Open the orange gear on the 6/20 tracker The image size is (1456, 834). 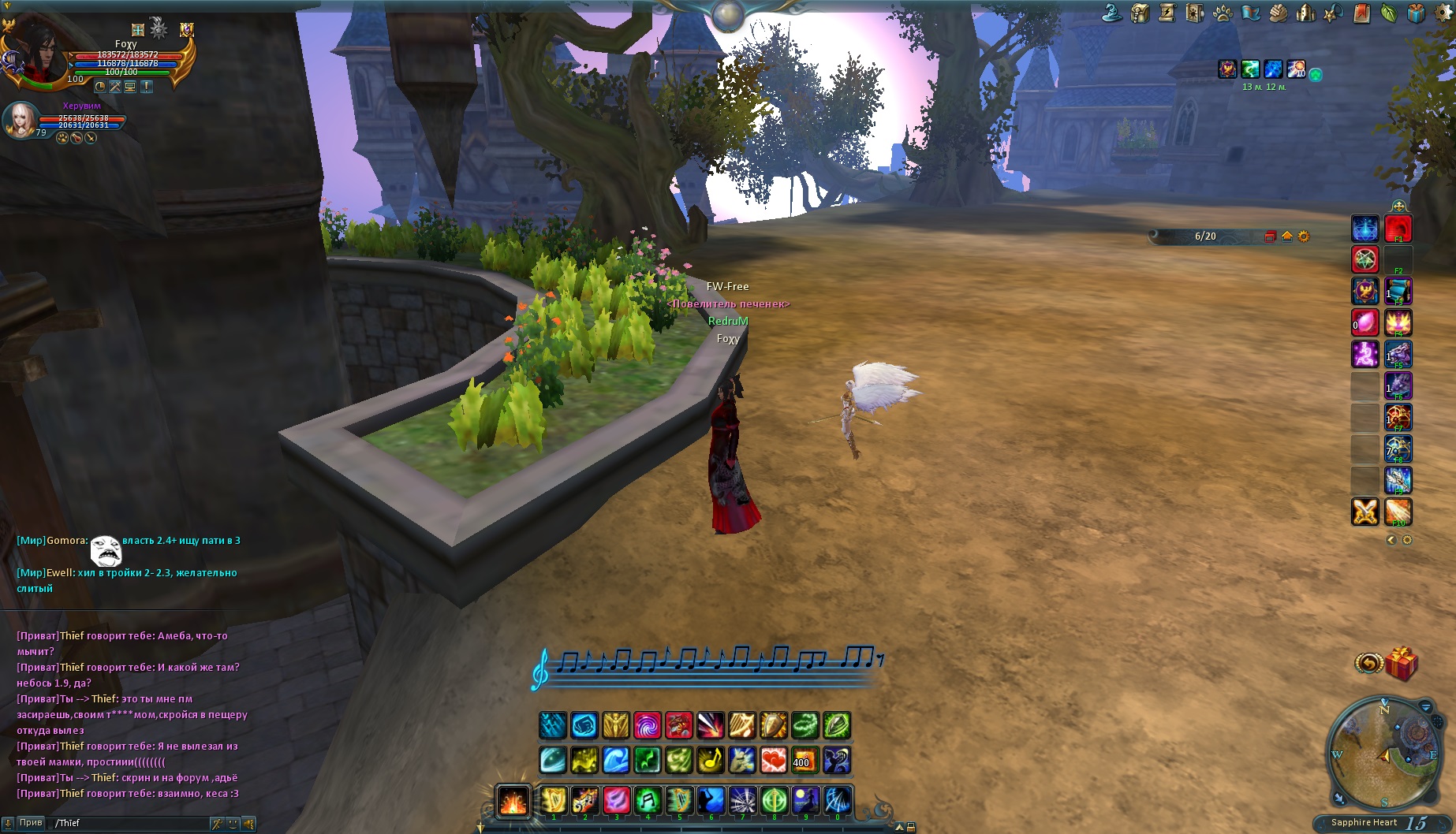(x=1304, y=236)
